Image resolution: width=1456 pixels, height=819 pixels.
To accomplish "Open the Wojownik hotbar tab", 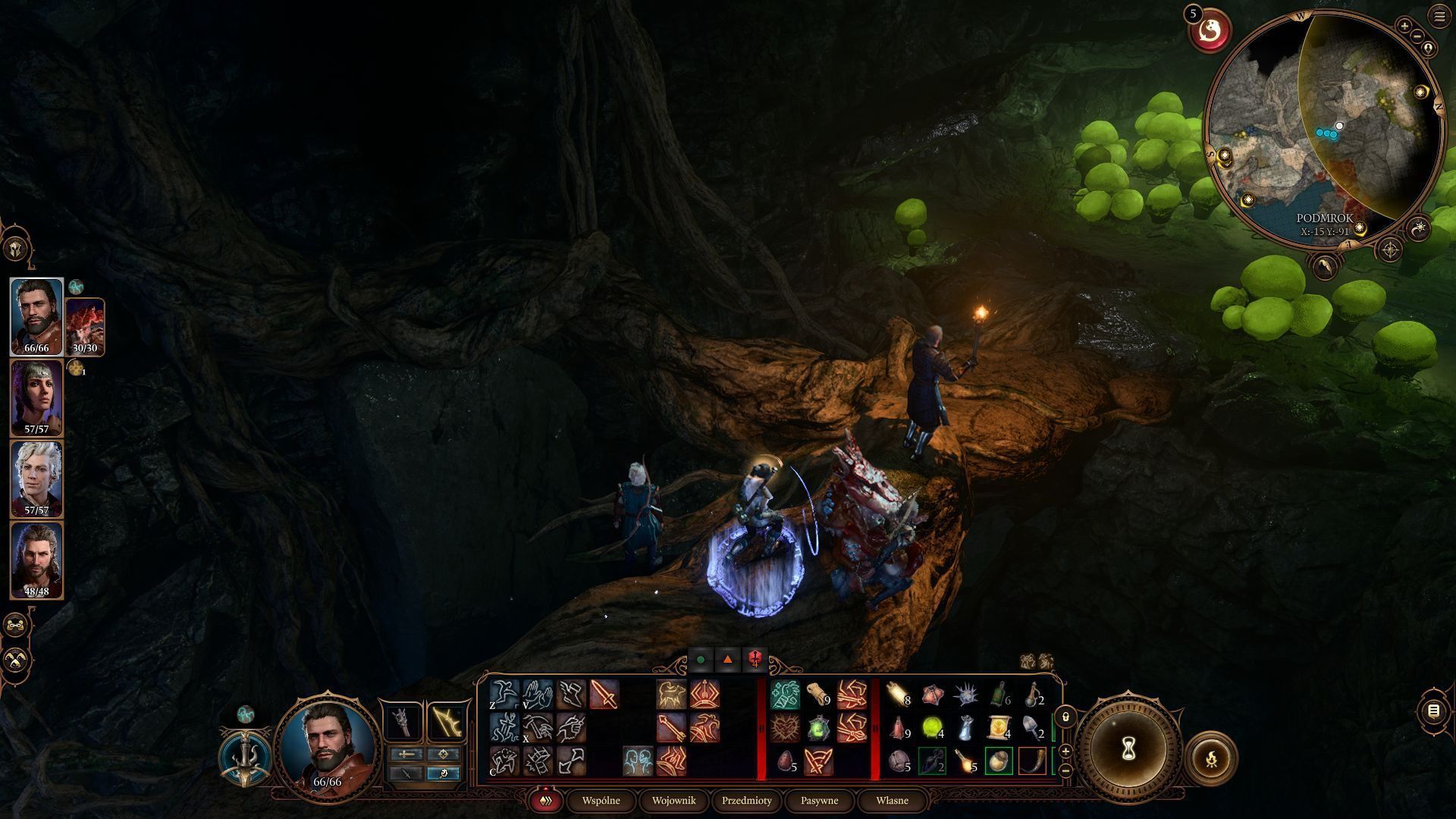I will (673, 800).
